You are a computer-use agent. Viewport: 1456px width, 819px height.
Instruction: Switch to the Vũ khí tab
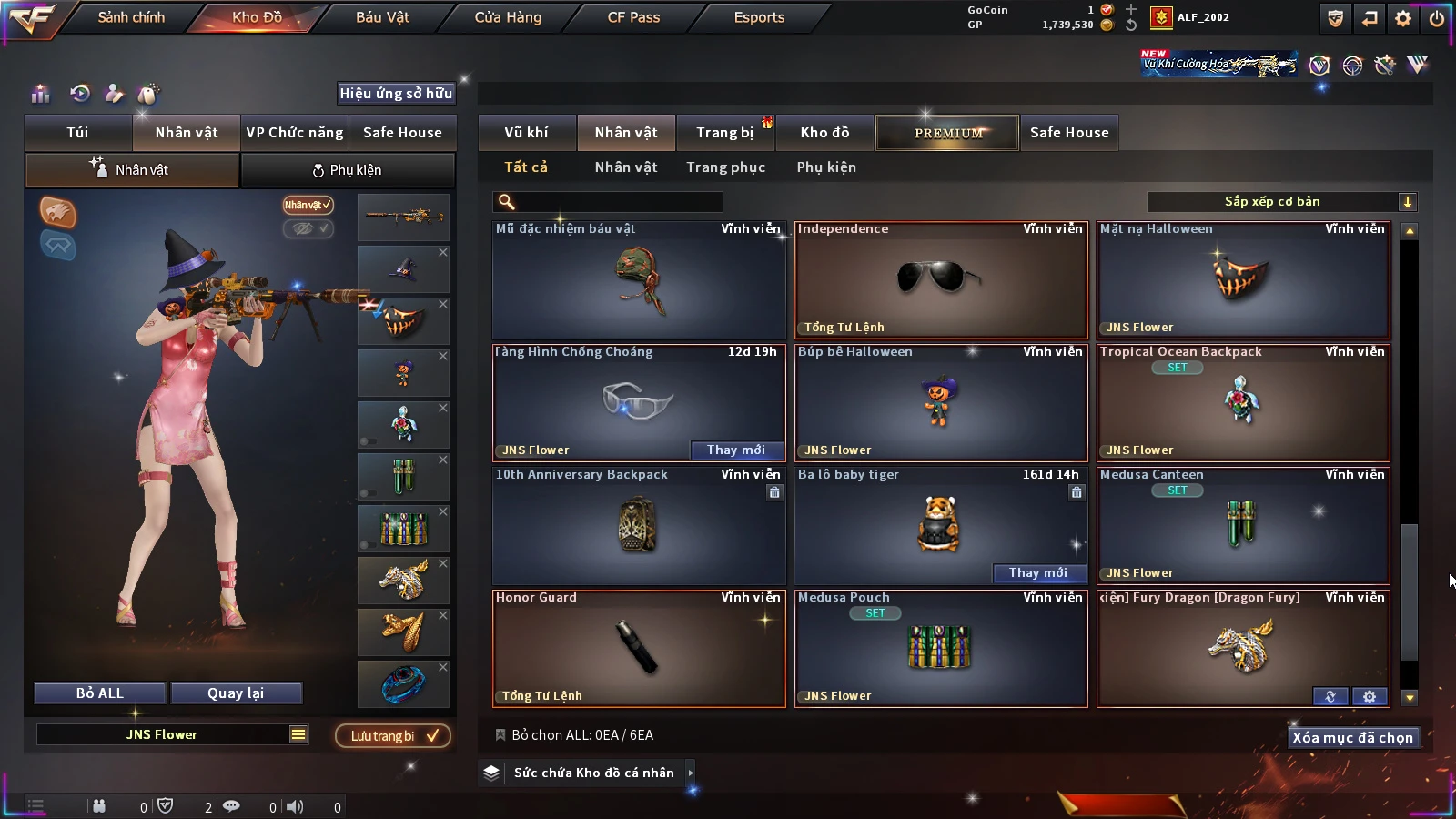(526, 133)
